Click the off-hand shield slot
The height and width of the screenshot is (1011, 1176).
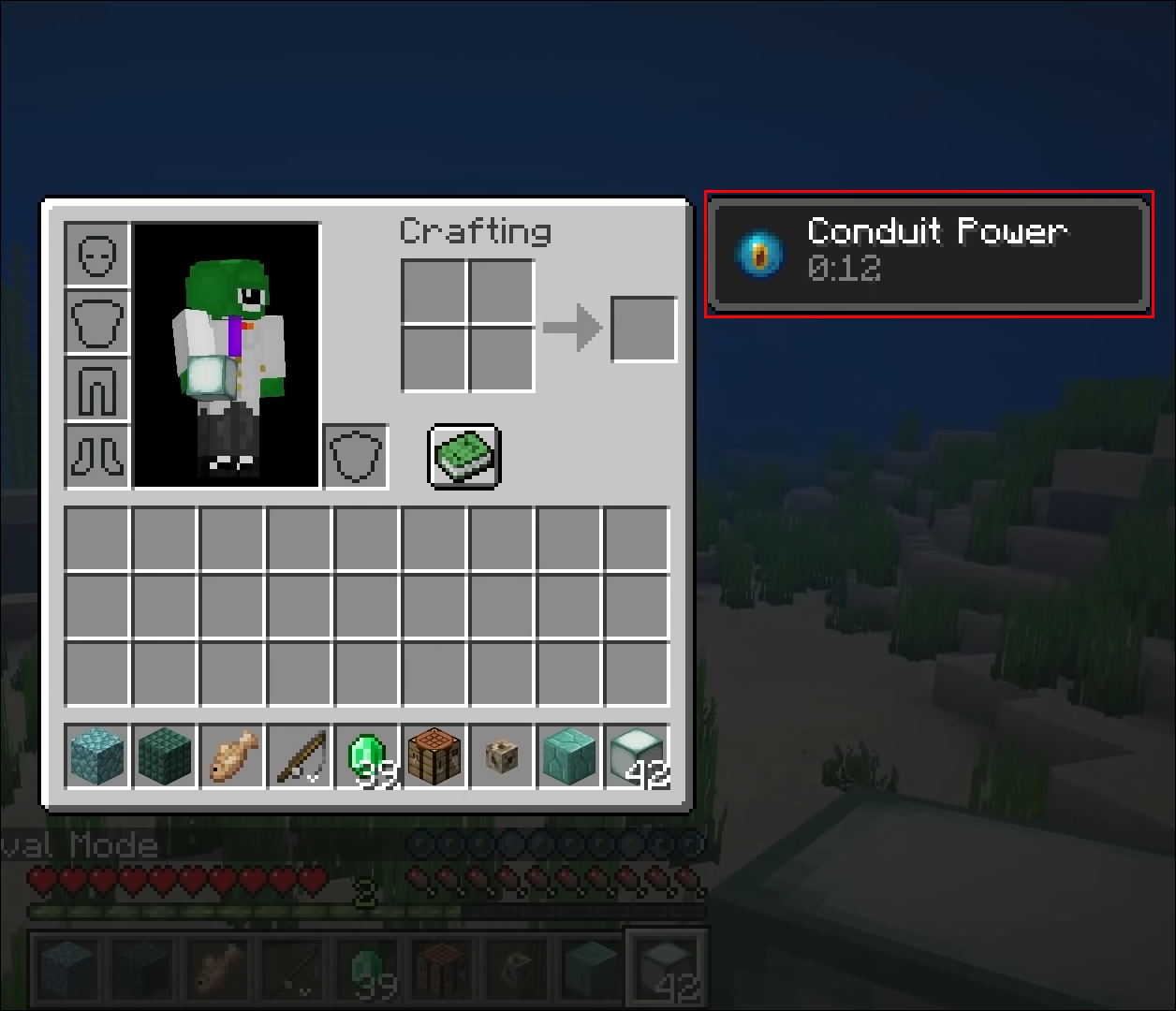click(x=356, y=456)
